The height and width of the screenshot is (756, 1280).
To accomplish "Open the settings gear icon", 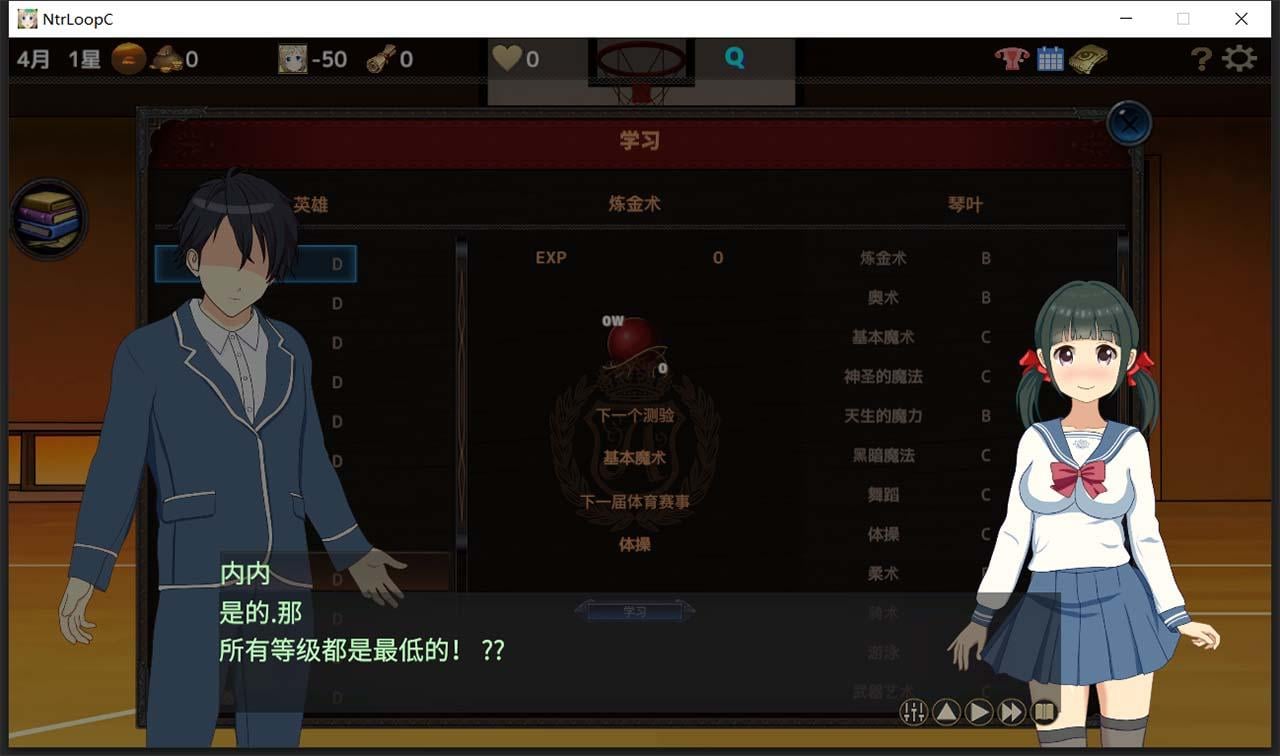I will tap(1241, 58).
